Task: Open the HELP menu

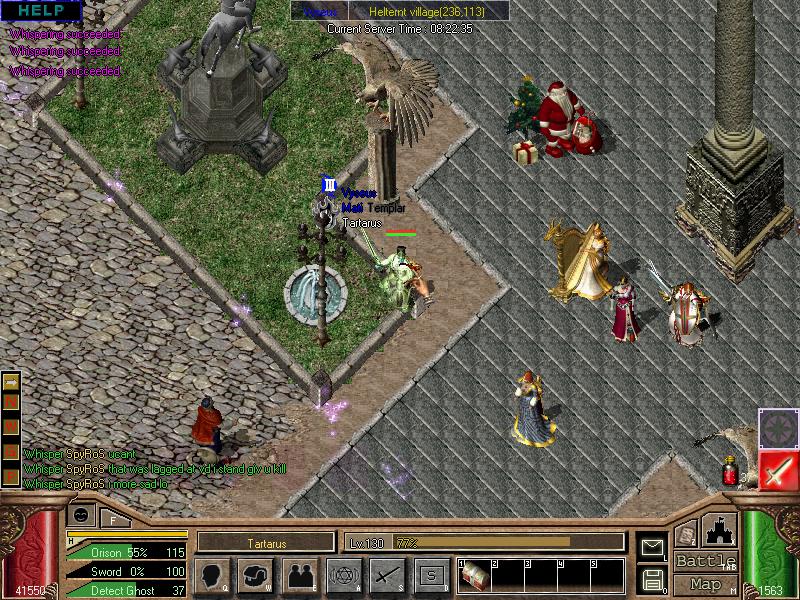Action: 41,11
